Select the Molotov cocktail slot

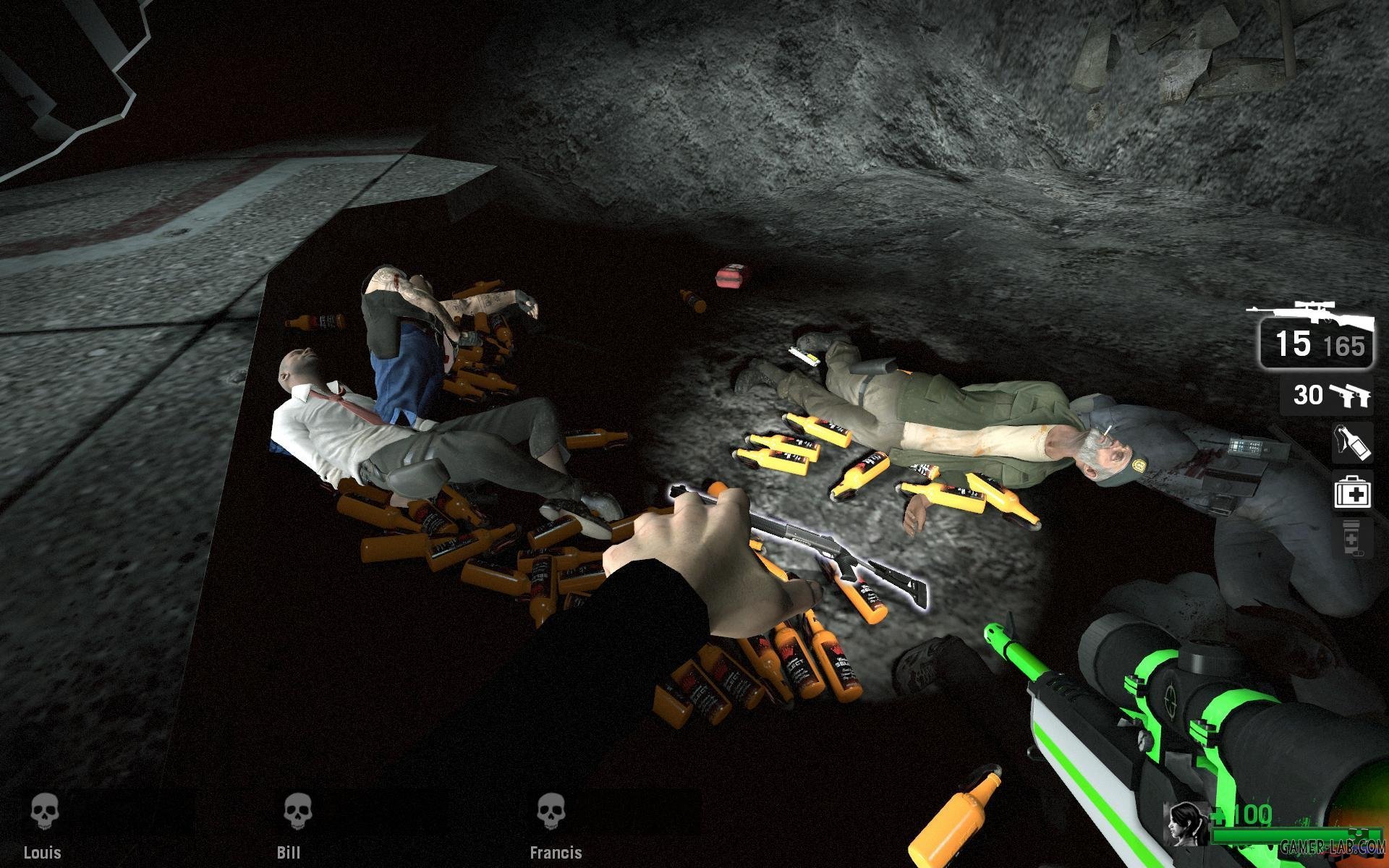click(x=1353, y=443)
